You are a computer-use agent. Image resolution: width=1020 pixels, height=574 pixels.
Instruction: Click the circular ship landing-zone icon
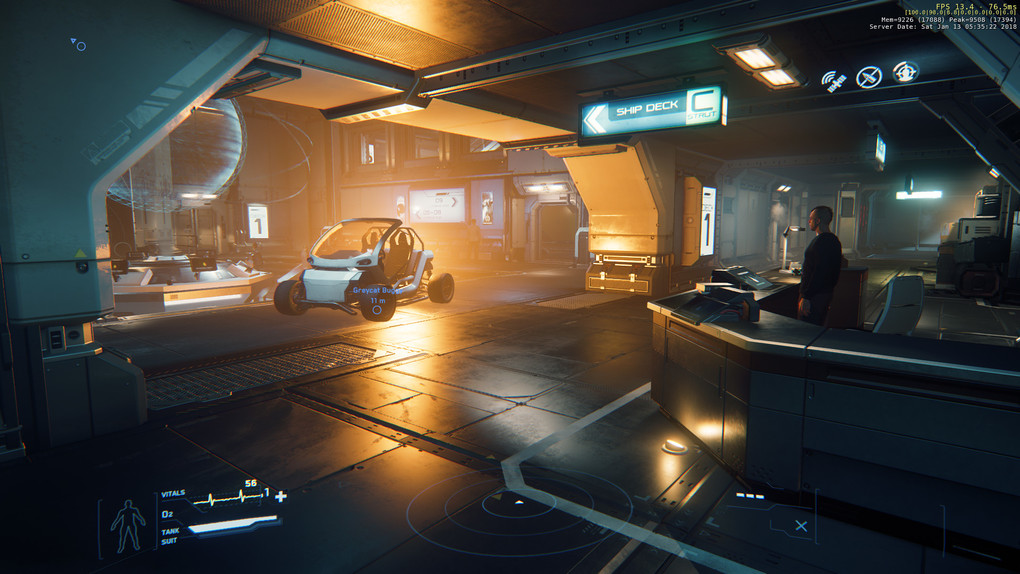(905, 72)
